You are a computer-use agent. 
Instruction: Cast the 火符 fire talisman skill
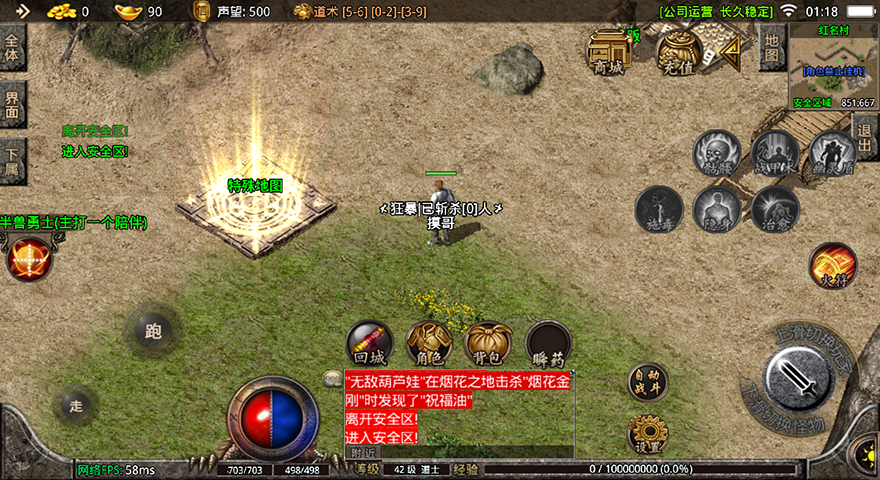coord(832,266)
